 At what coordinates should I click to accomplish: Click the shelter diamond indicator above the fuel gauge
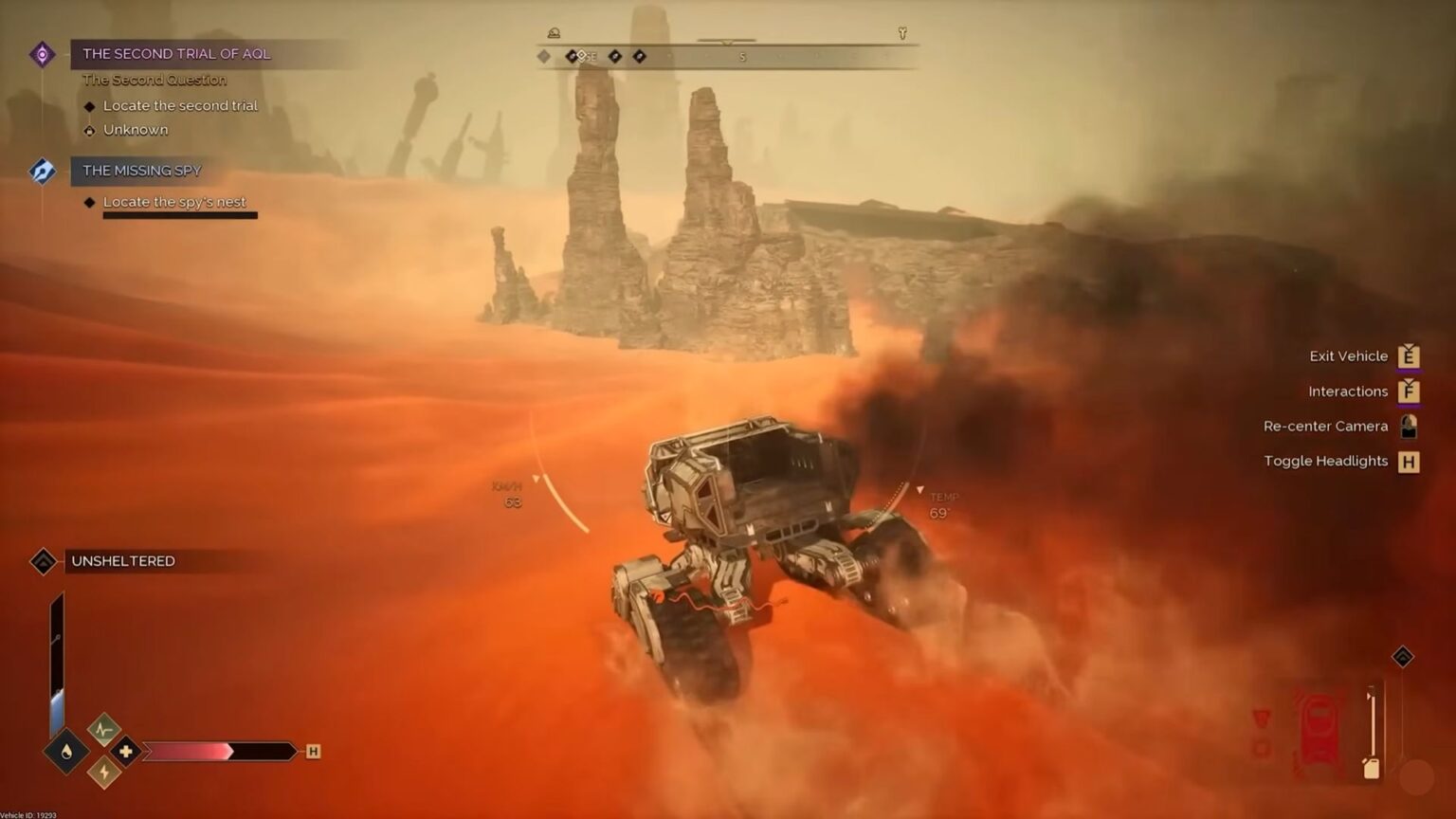point(1403,657)
